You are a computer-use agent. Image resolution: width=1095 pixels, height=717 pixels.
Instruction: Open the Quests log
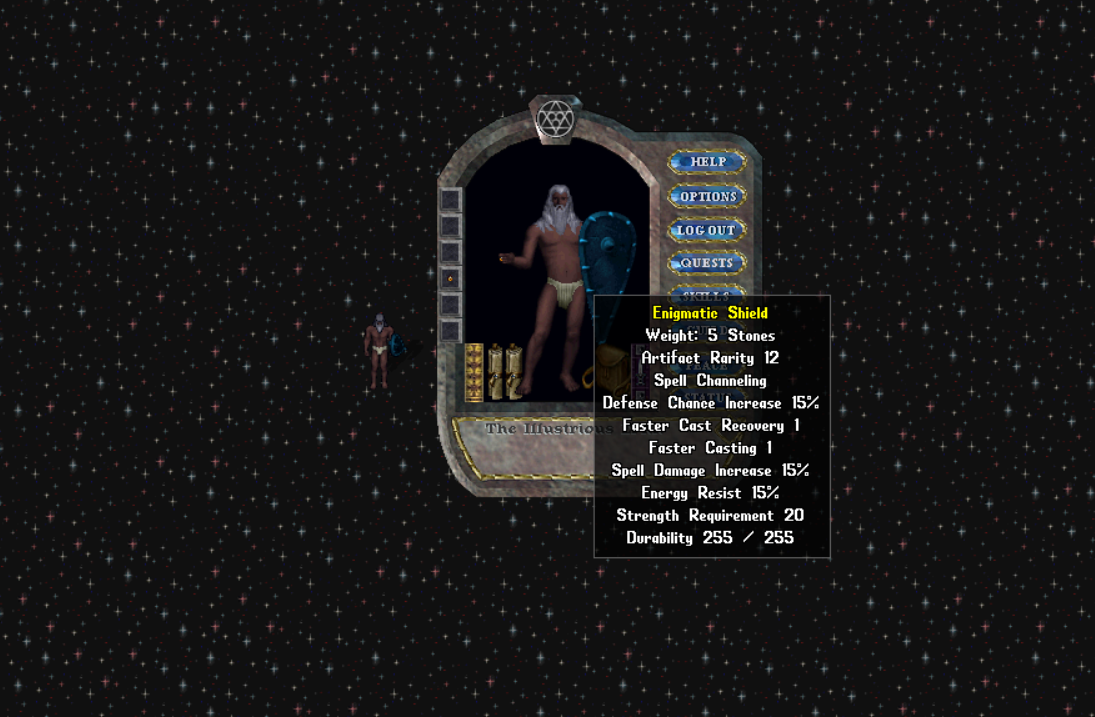point(707,263)
